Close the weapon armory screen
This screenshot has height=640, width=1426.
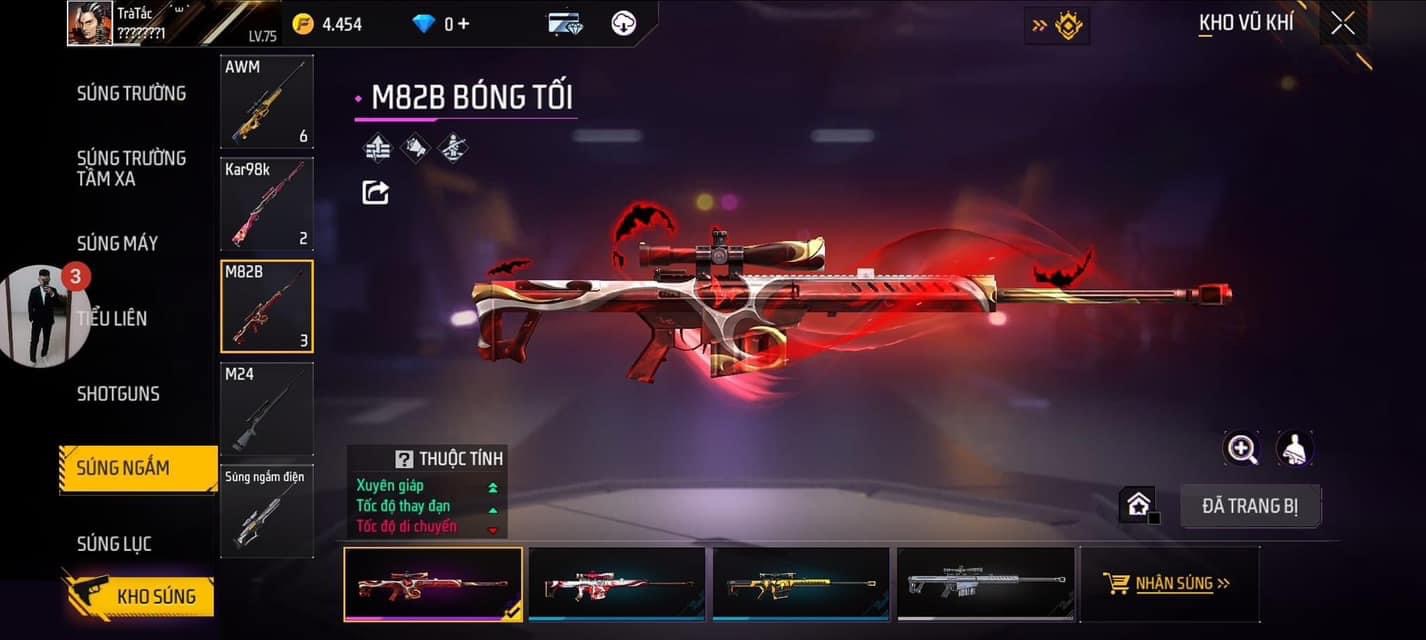pos(1342,23)
